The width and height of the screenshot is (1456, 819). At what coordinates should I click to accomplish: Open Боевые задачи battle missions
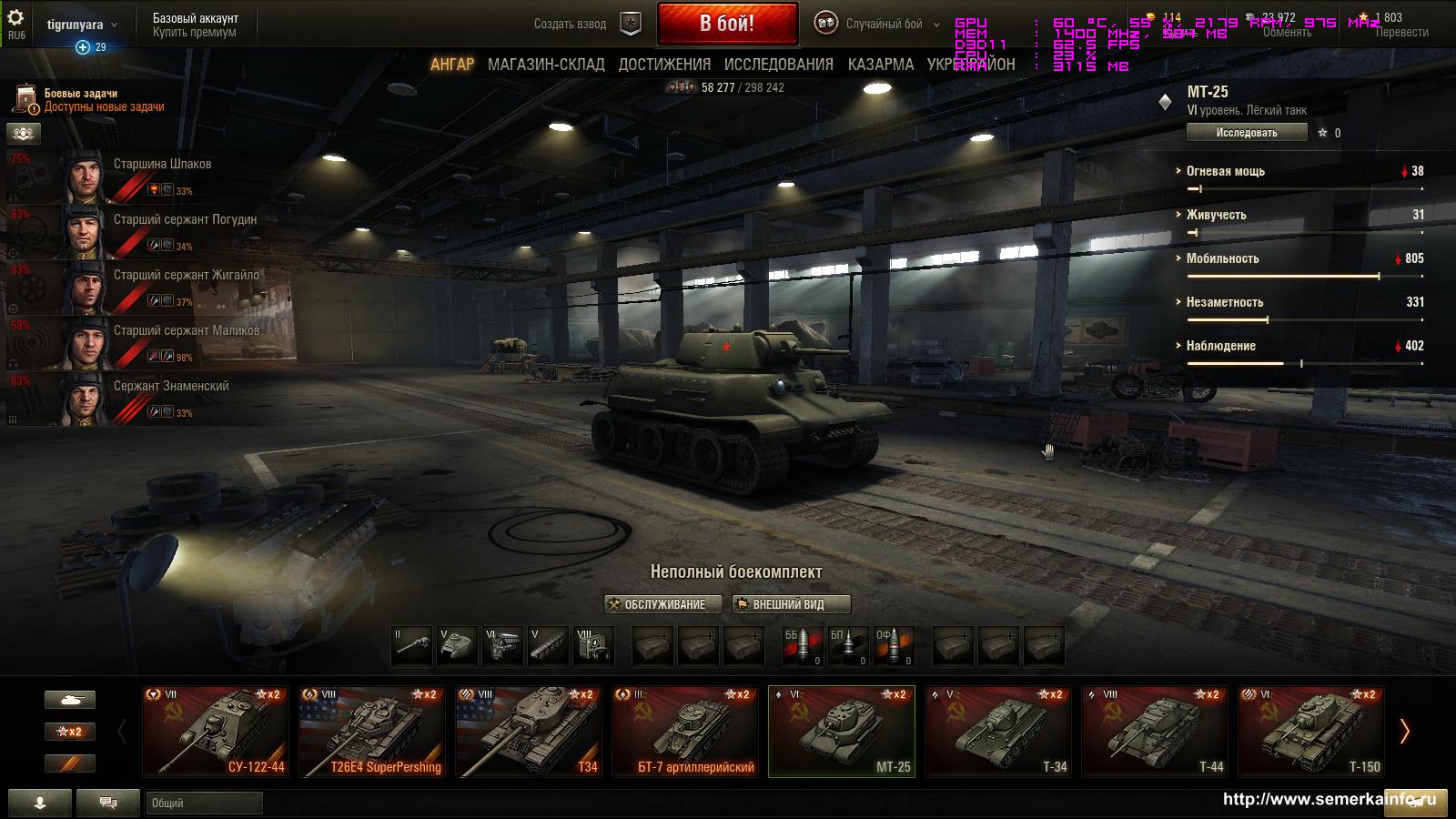(91, 100)
